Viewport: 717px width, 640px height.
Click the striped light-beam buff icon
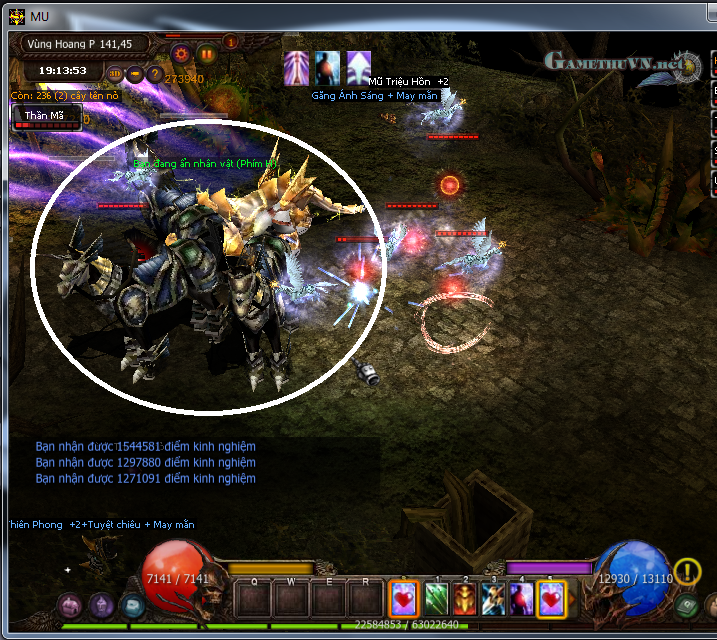[x=296, y=66]
